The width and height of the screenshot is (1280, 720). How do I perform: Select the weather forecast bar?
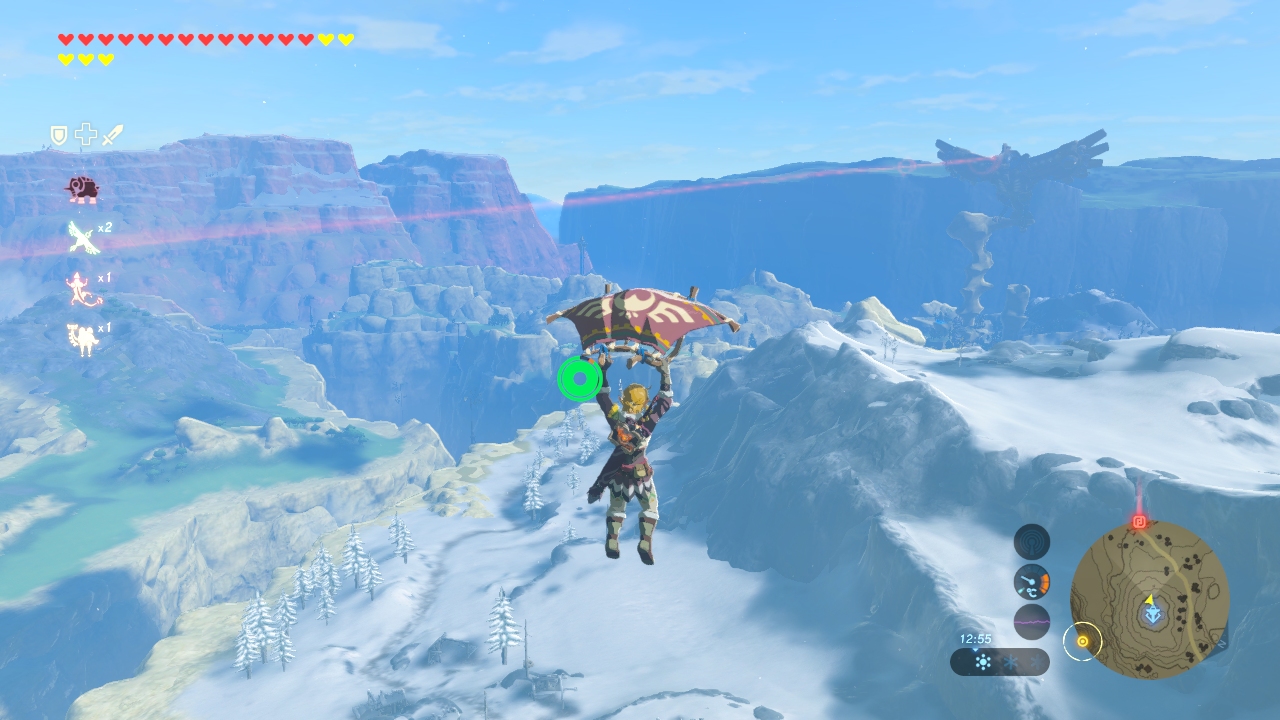pyautogui.click(x=1000, y=662)
